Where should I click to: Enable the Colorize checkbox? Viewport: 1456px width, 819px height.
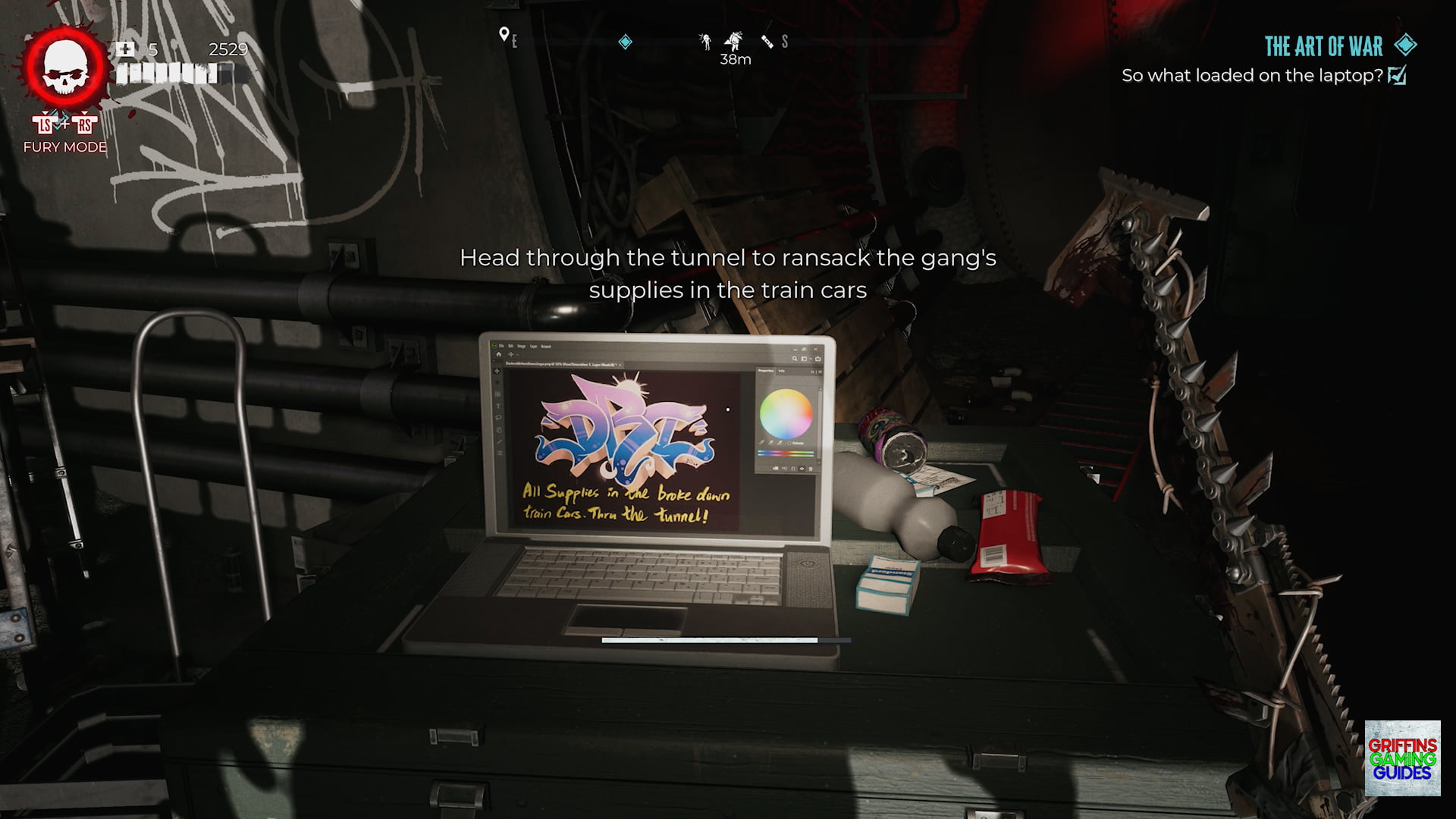pos(789,444)
